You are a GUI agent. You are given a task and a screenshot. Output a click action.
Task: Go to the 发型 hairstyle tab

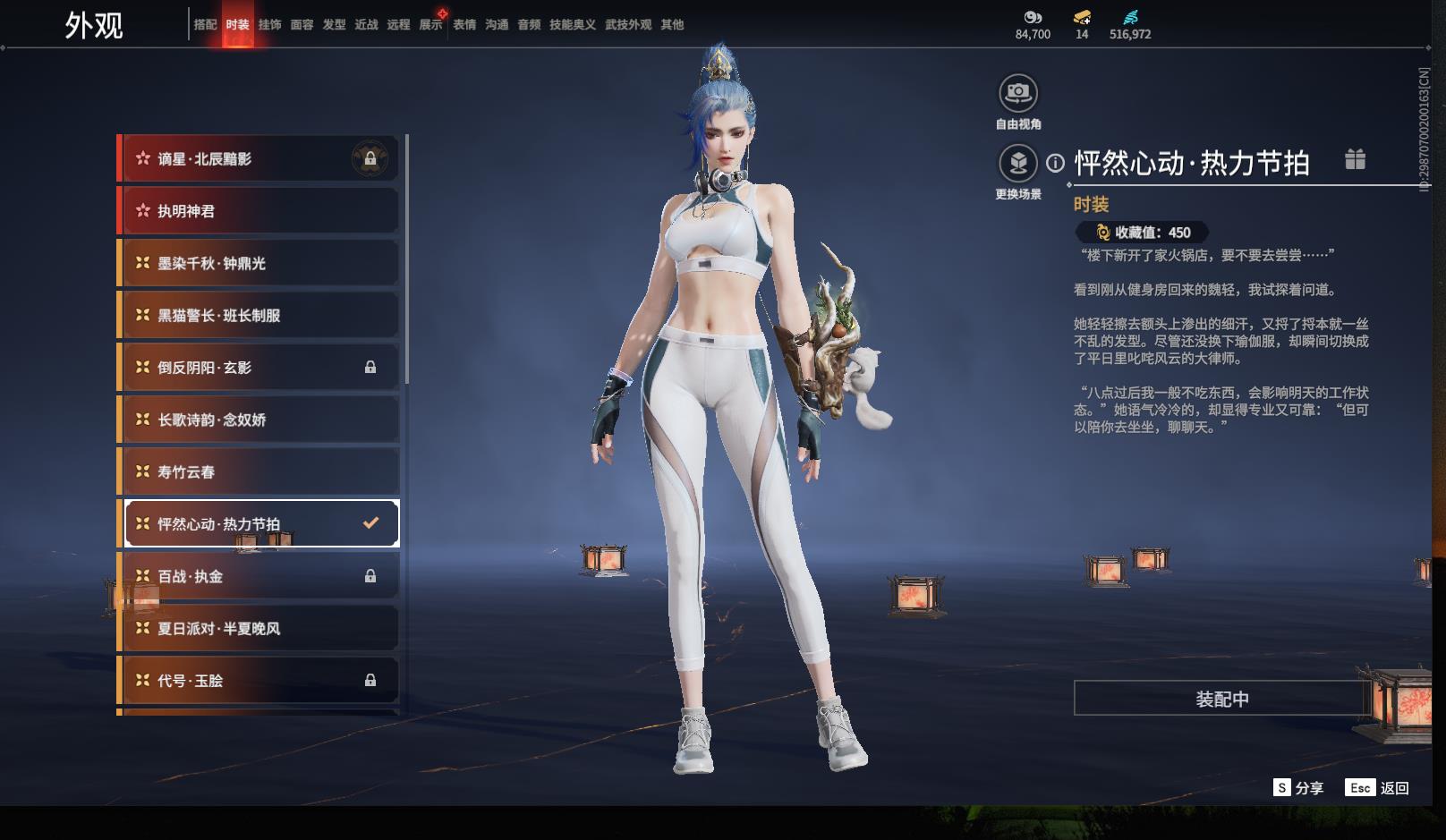point(334,25)
